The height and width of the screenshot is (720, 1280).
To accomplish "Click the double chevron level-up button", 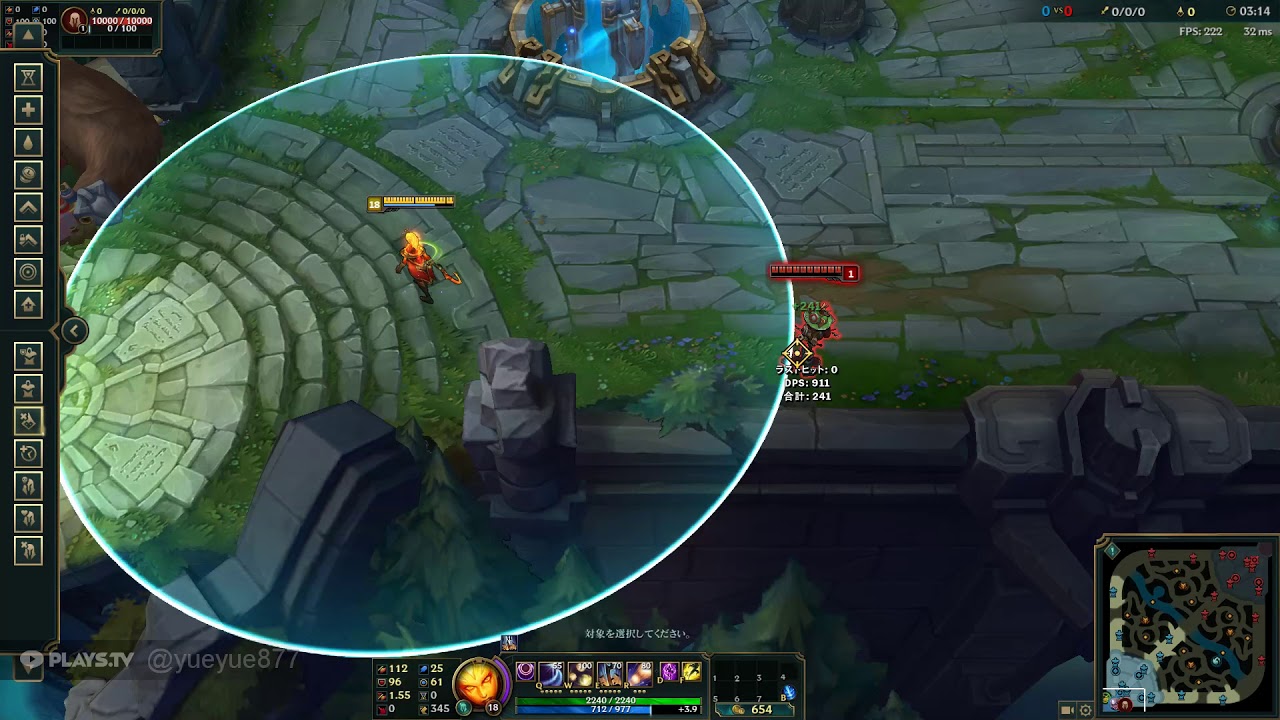I will click(29, 207).
